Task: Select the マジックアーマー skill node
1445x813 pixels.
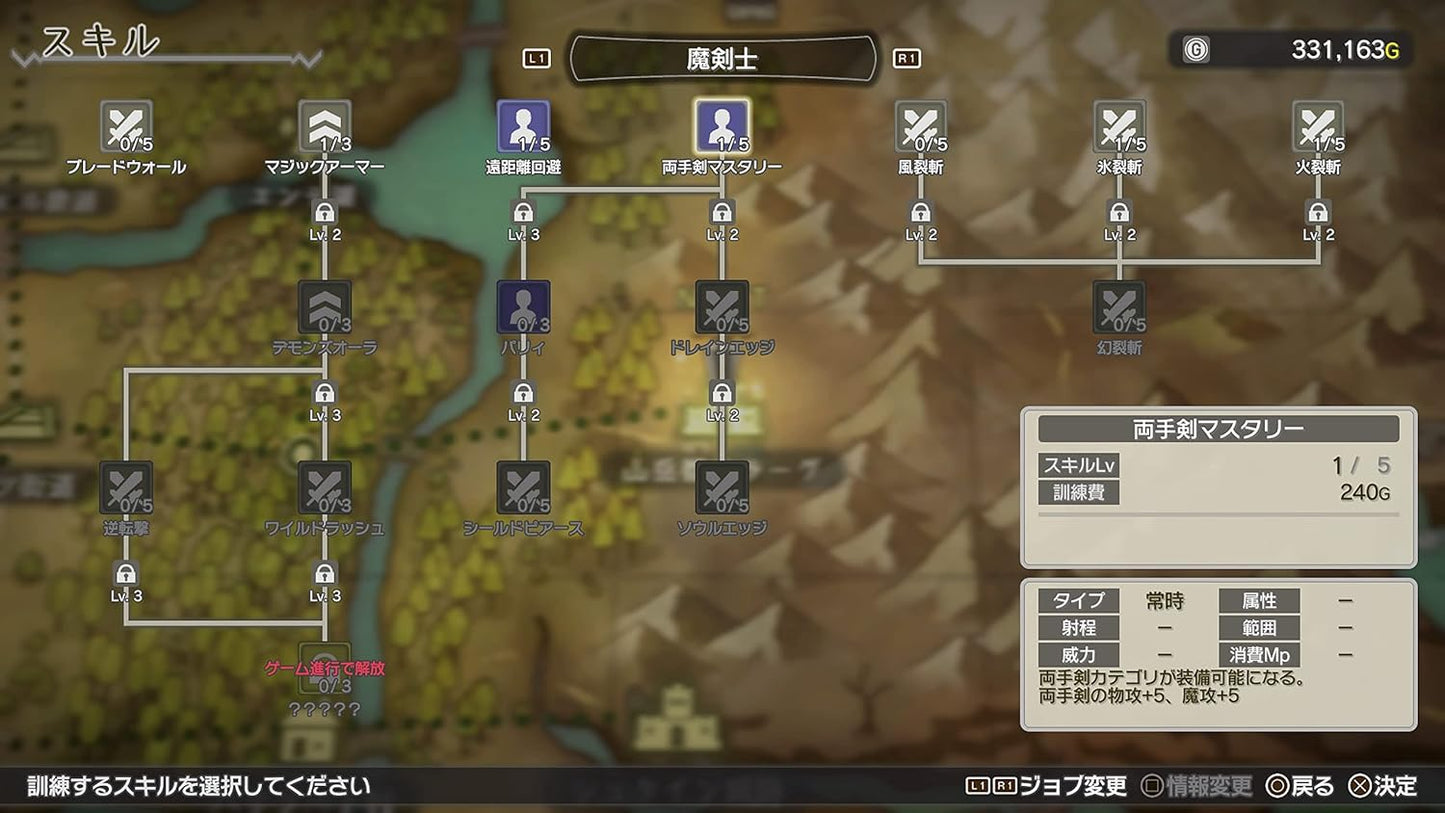Action: coord(323,128)
